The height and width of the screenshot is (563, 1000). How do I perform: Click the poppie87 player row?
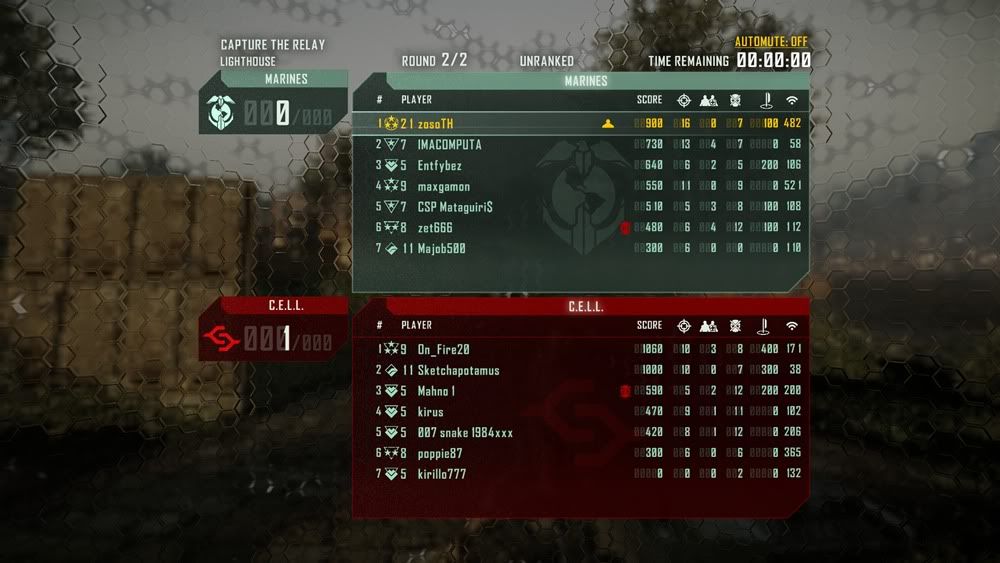(441, 453)
